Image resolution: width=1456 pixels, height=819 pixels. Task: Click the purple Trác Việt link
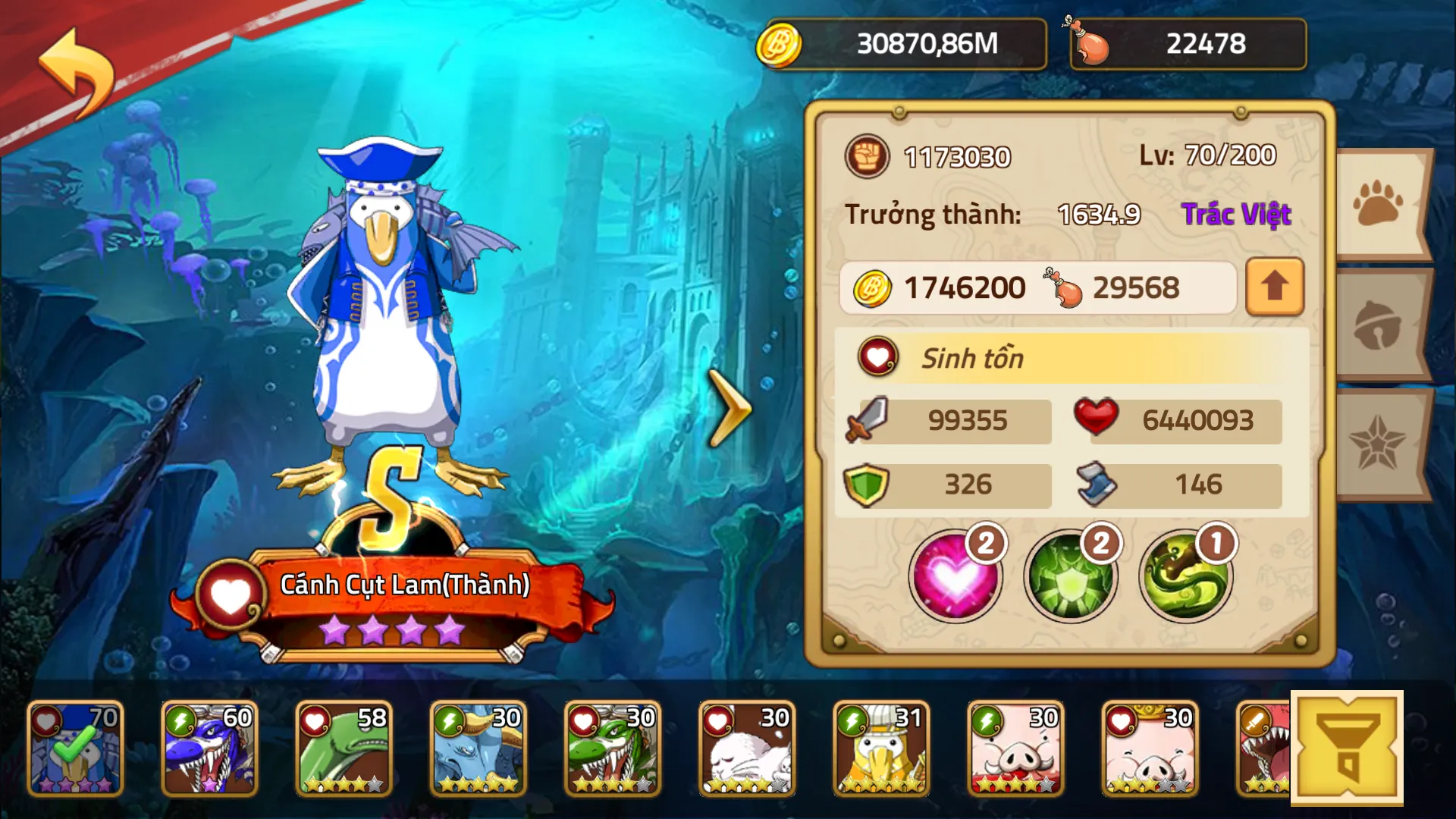click(x=1236, y=215)
